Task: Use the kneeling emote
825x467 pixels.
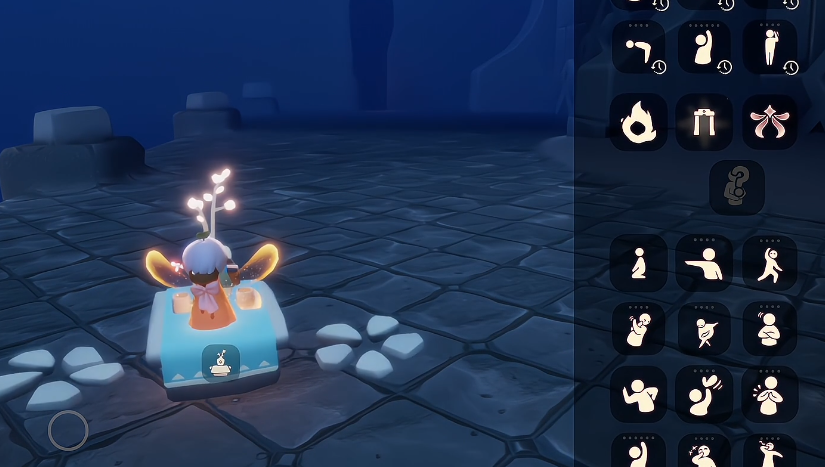Action: pyautogui.click(x=638, y=263)
